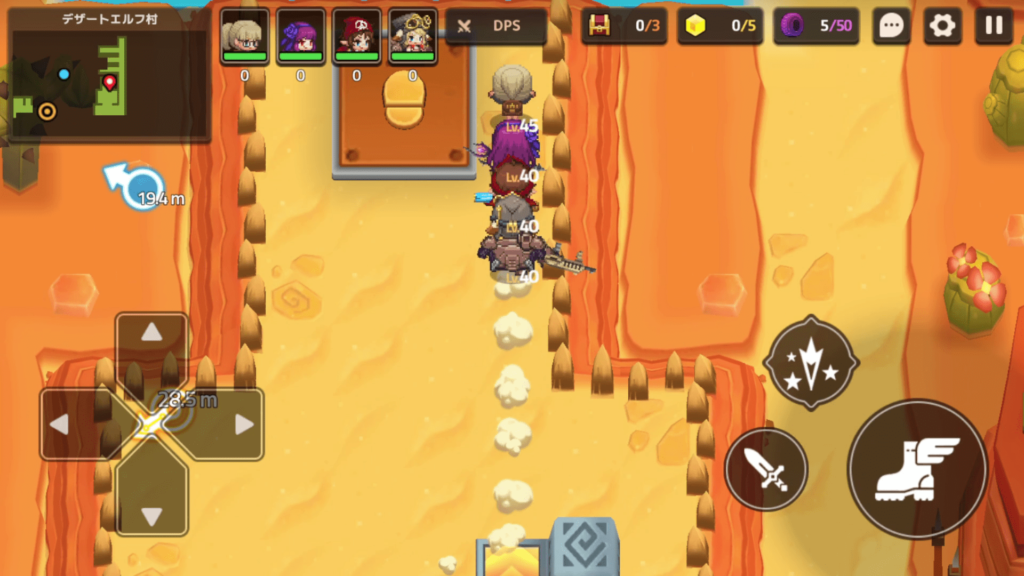Move down with the D-pad arrow

tap(152, 516)
